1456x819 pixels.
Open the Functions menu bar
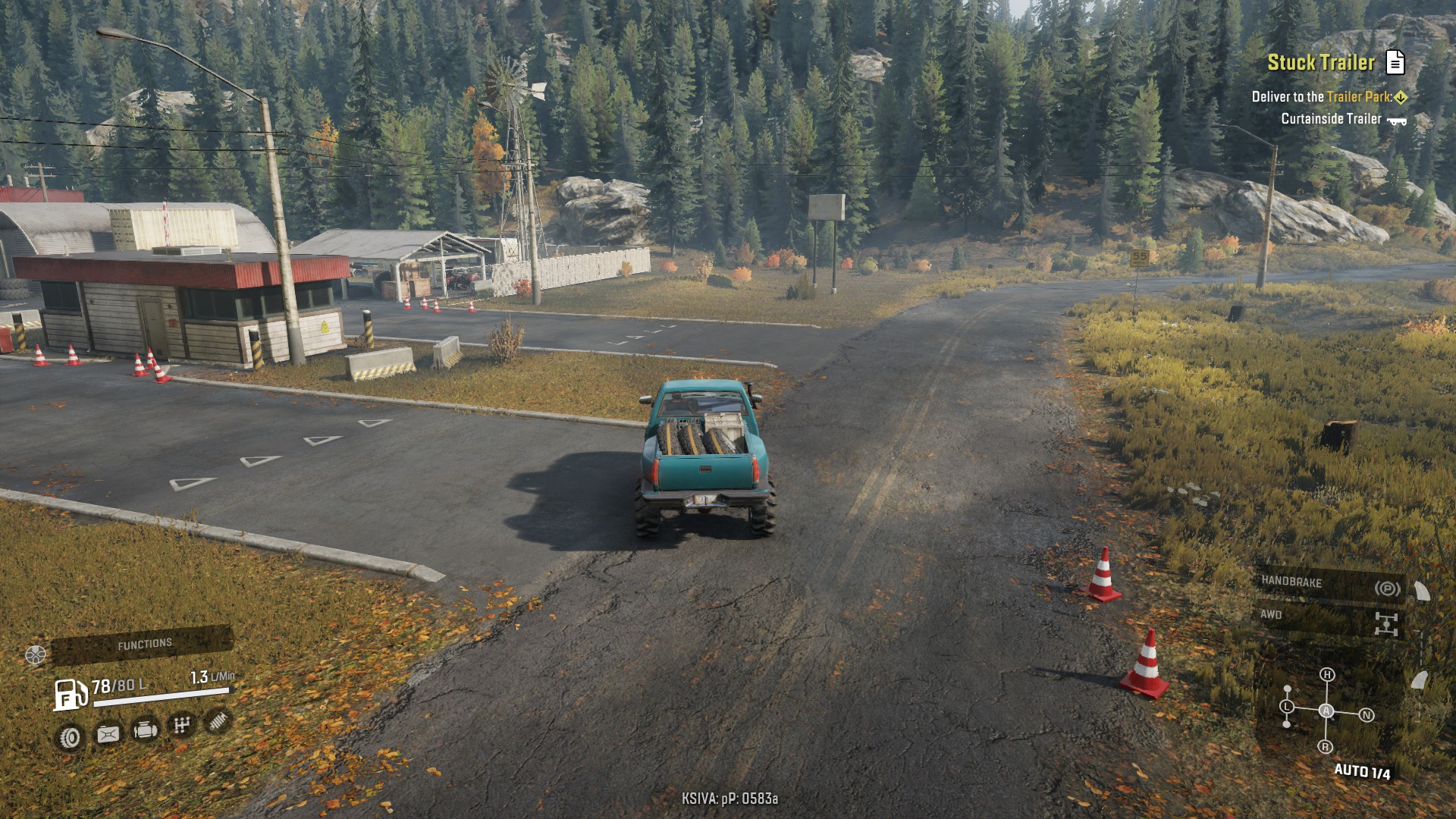coord(143,645)
